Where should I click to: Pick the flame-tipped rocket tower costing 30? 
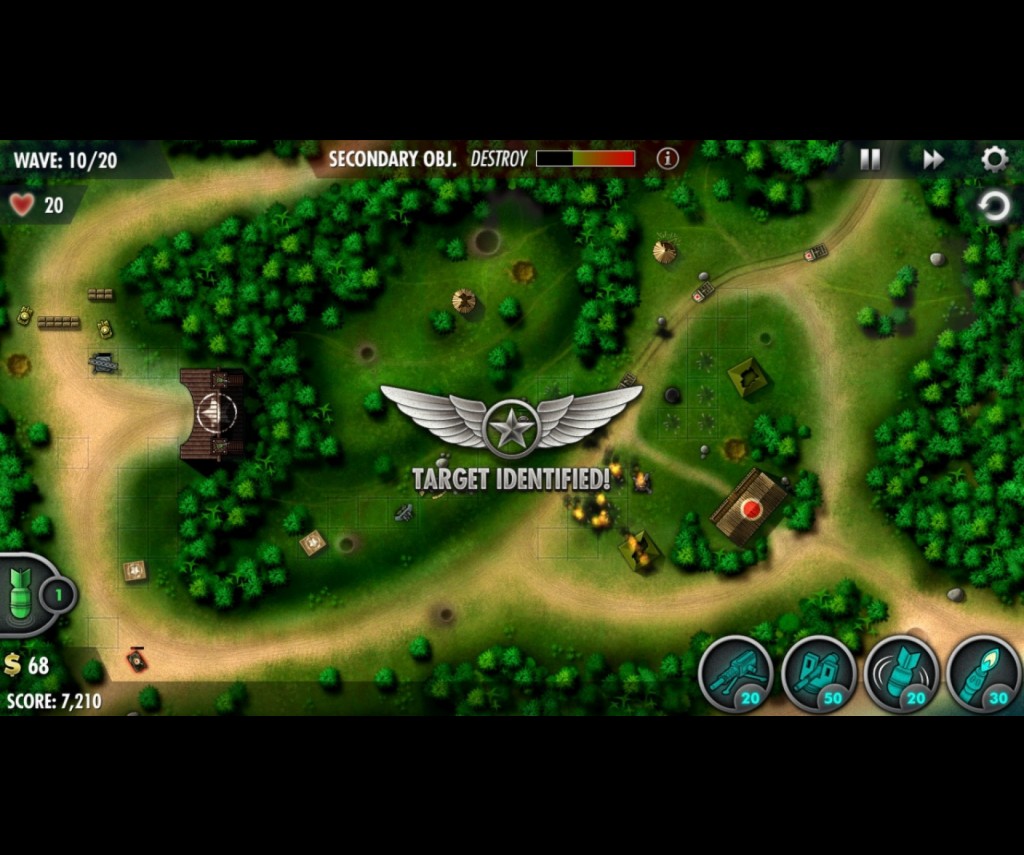click(982, 674)
